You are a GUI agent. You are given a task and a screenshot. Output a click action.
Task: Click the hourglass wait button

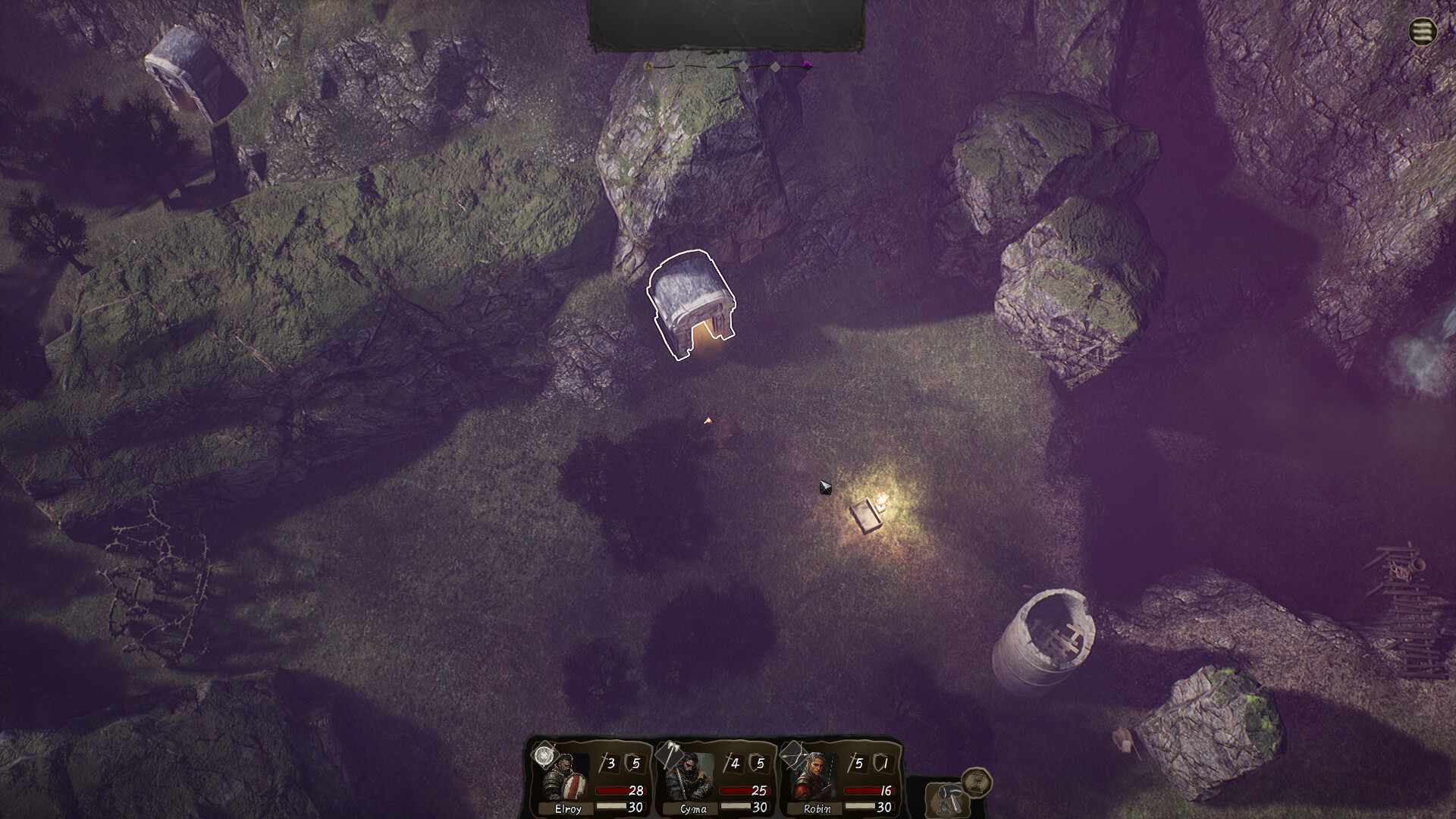(x=977, y=781)
